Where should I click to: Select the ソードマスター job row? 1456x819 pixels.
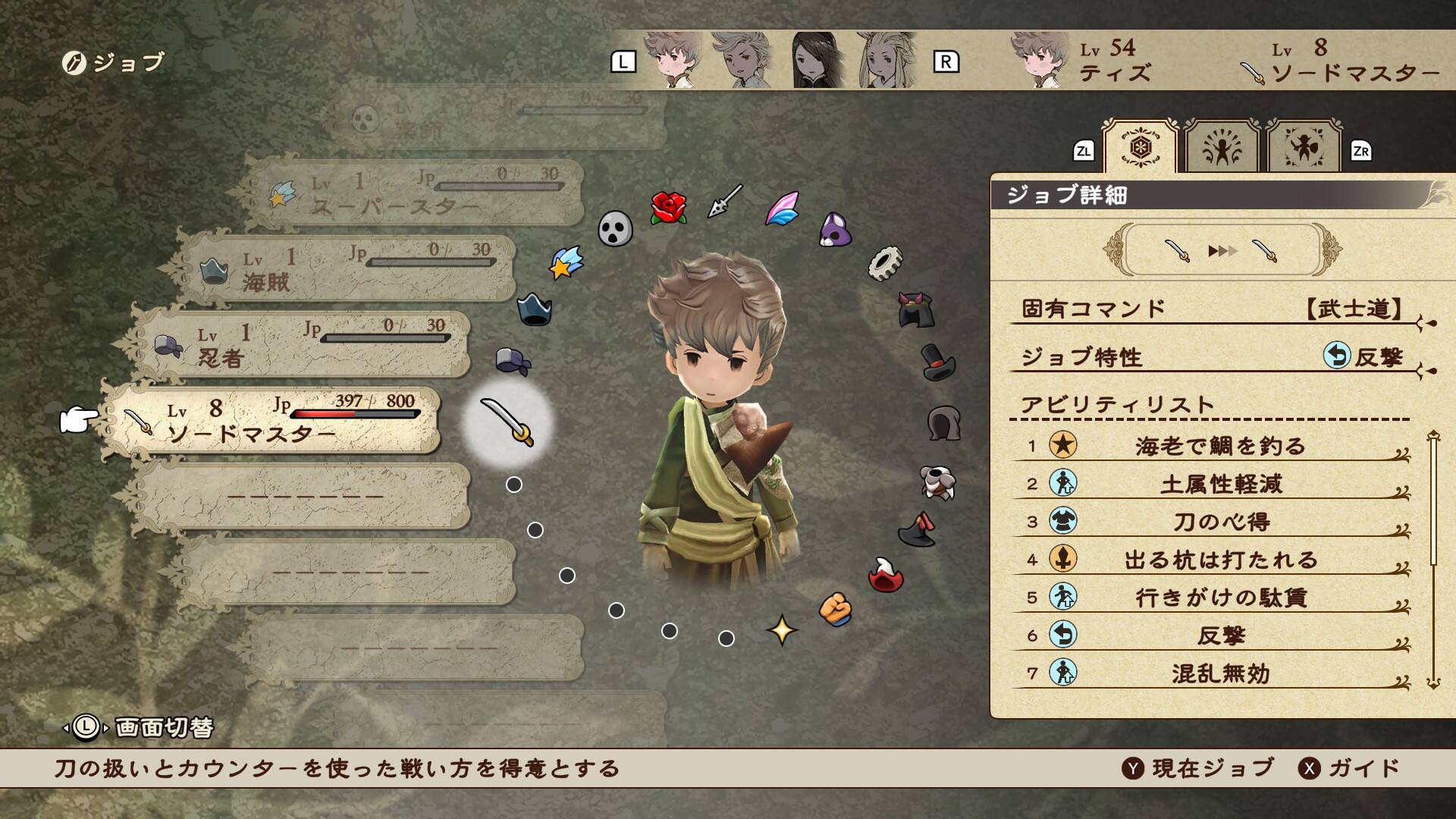(273, 421)
